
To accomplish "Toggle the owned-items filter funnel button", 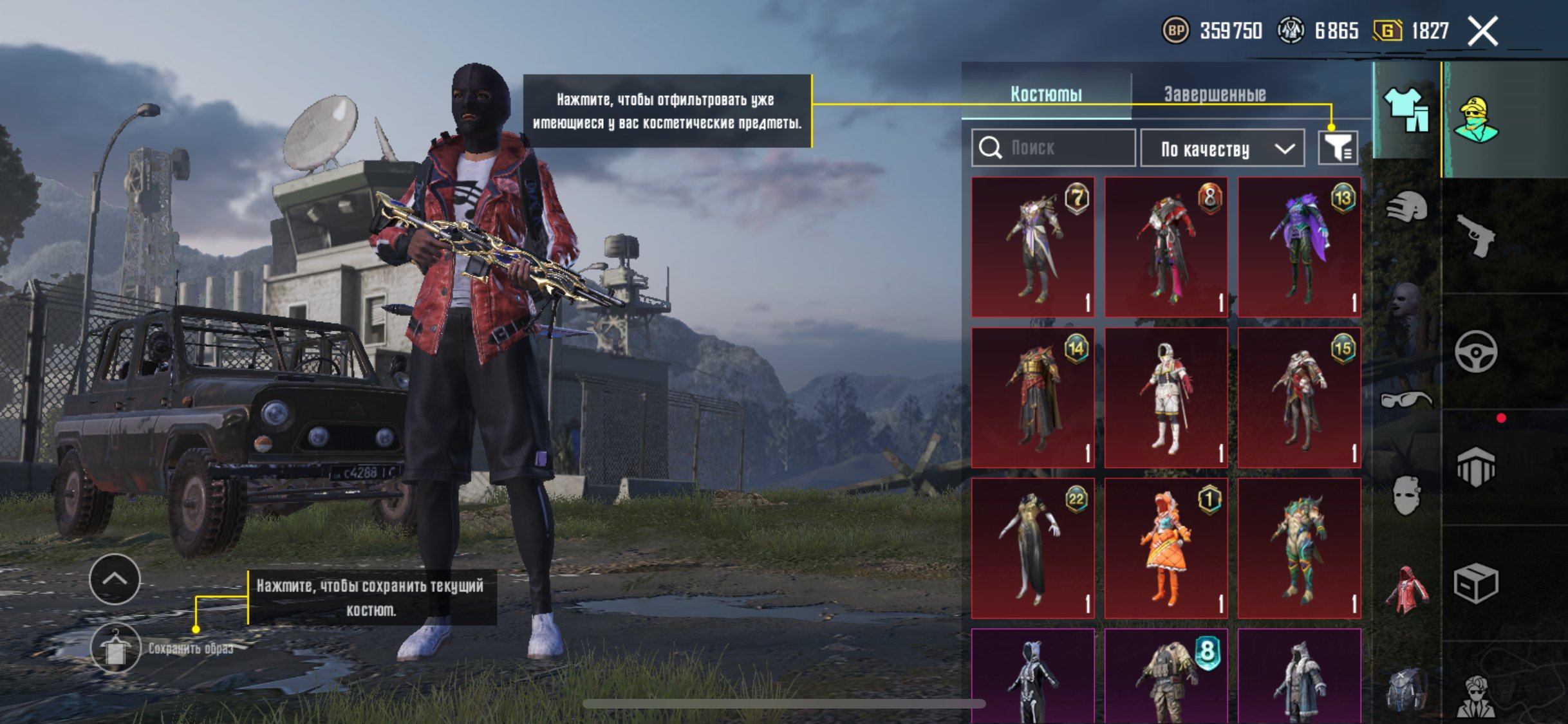I will coord(1338,149).
